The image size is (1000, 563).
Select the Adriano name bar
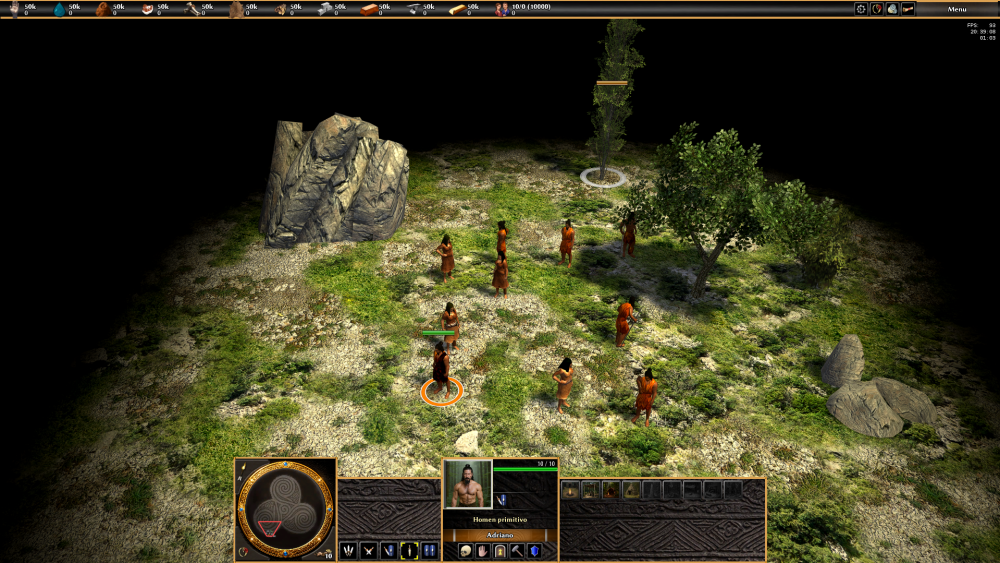coord(500,535)
